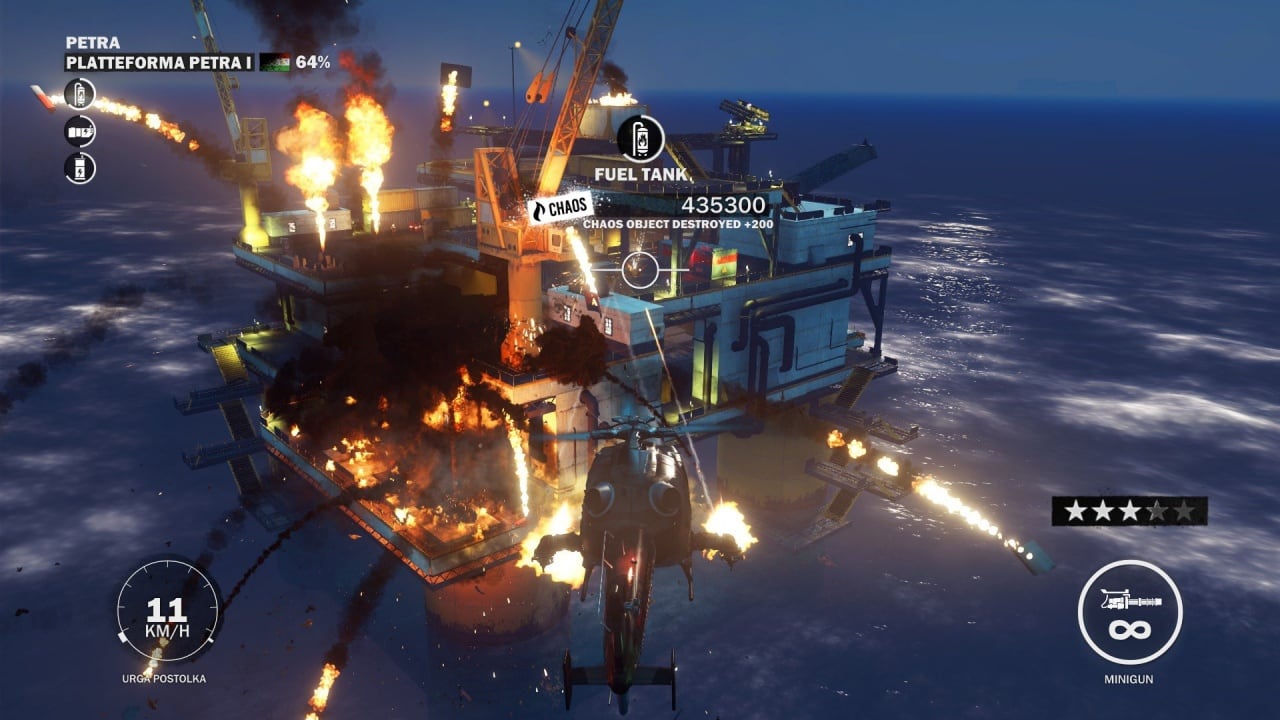
Task: Select the Minigun weapon icon
Action: click(x=1130, y=611)
